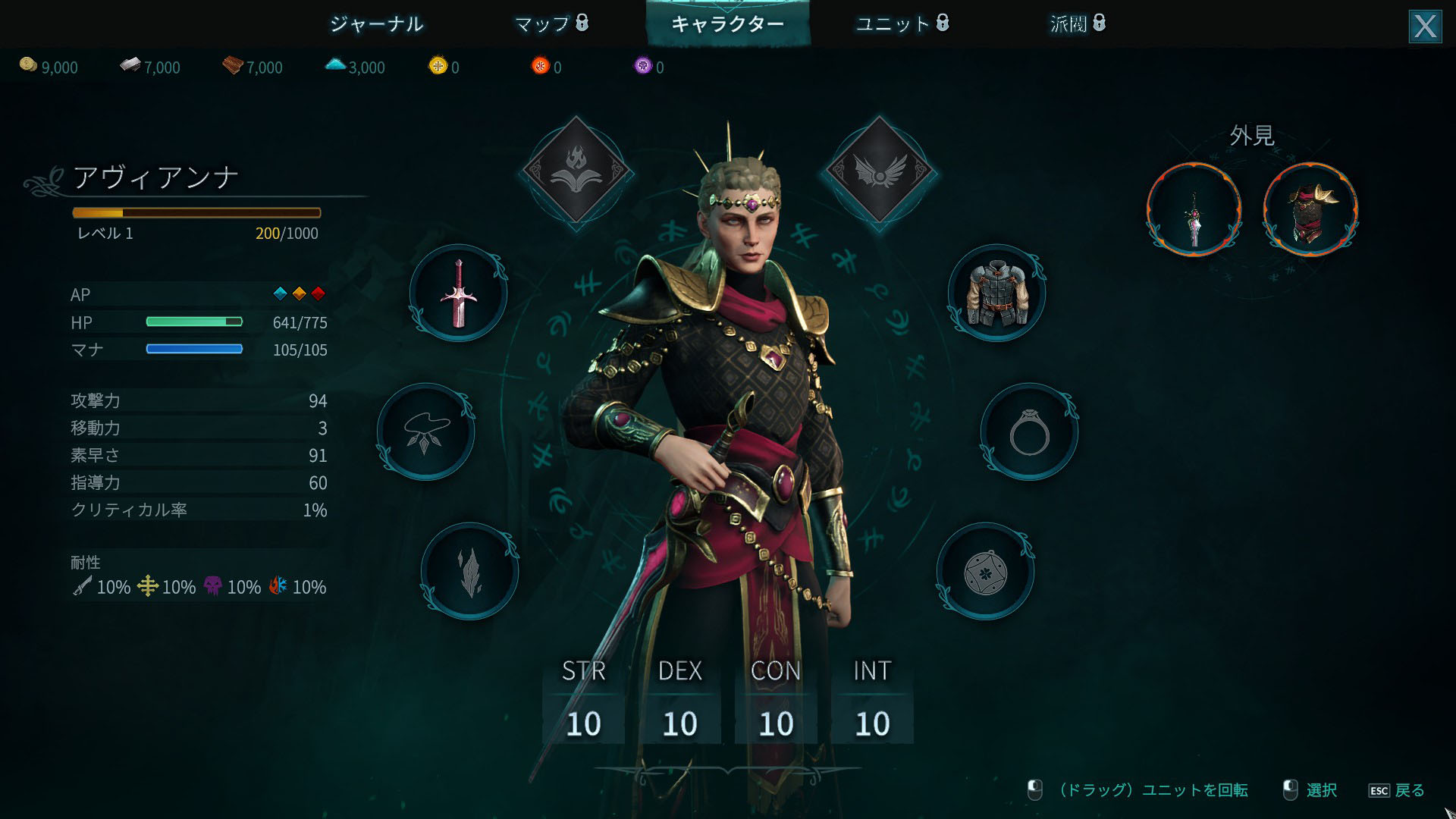Switch to the locked マップ tab
Viewport: 1456px width, 819px height.
click(x=551, y=24)
